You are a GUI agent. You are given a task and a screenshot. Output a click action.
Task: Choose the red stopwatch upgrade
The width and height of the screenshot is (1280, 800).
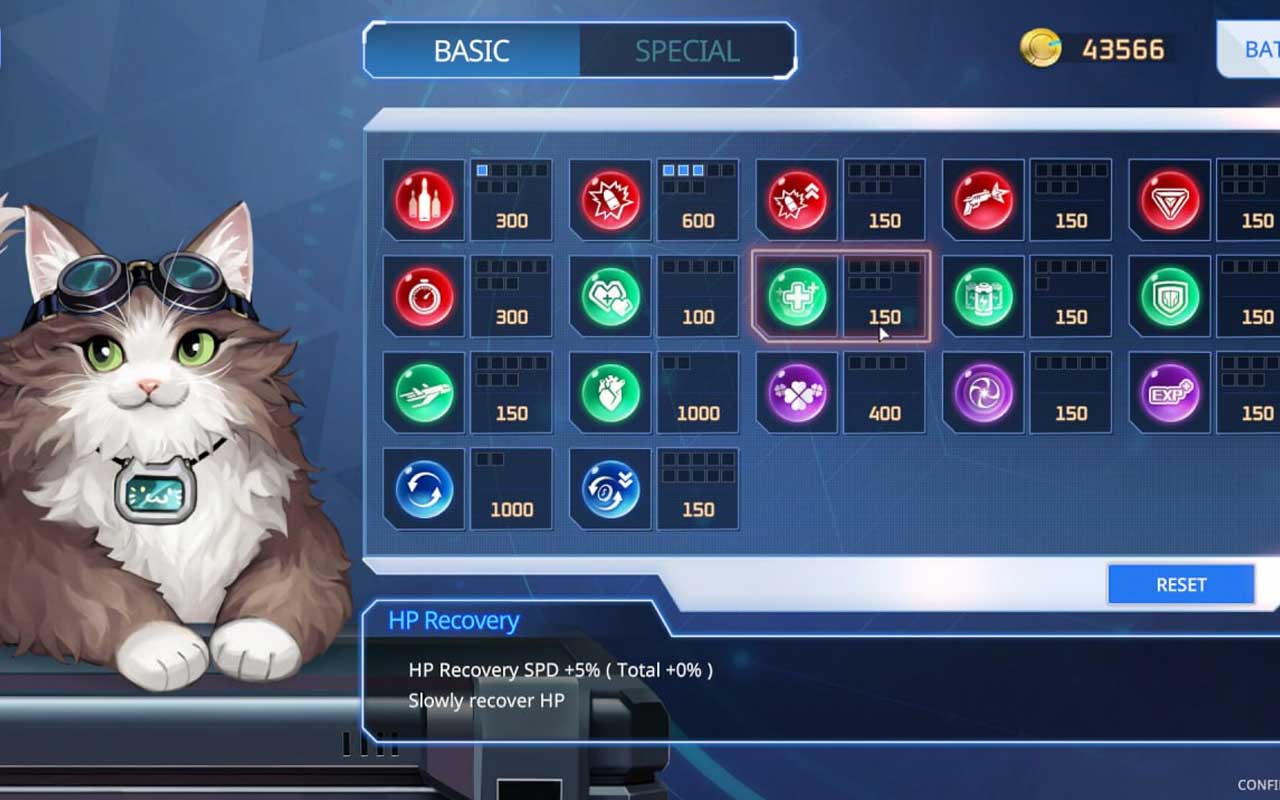tap(424, 297)
